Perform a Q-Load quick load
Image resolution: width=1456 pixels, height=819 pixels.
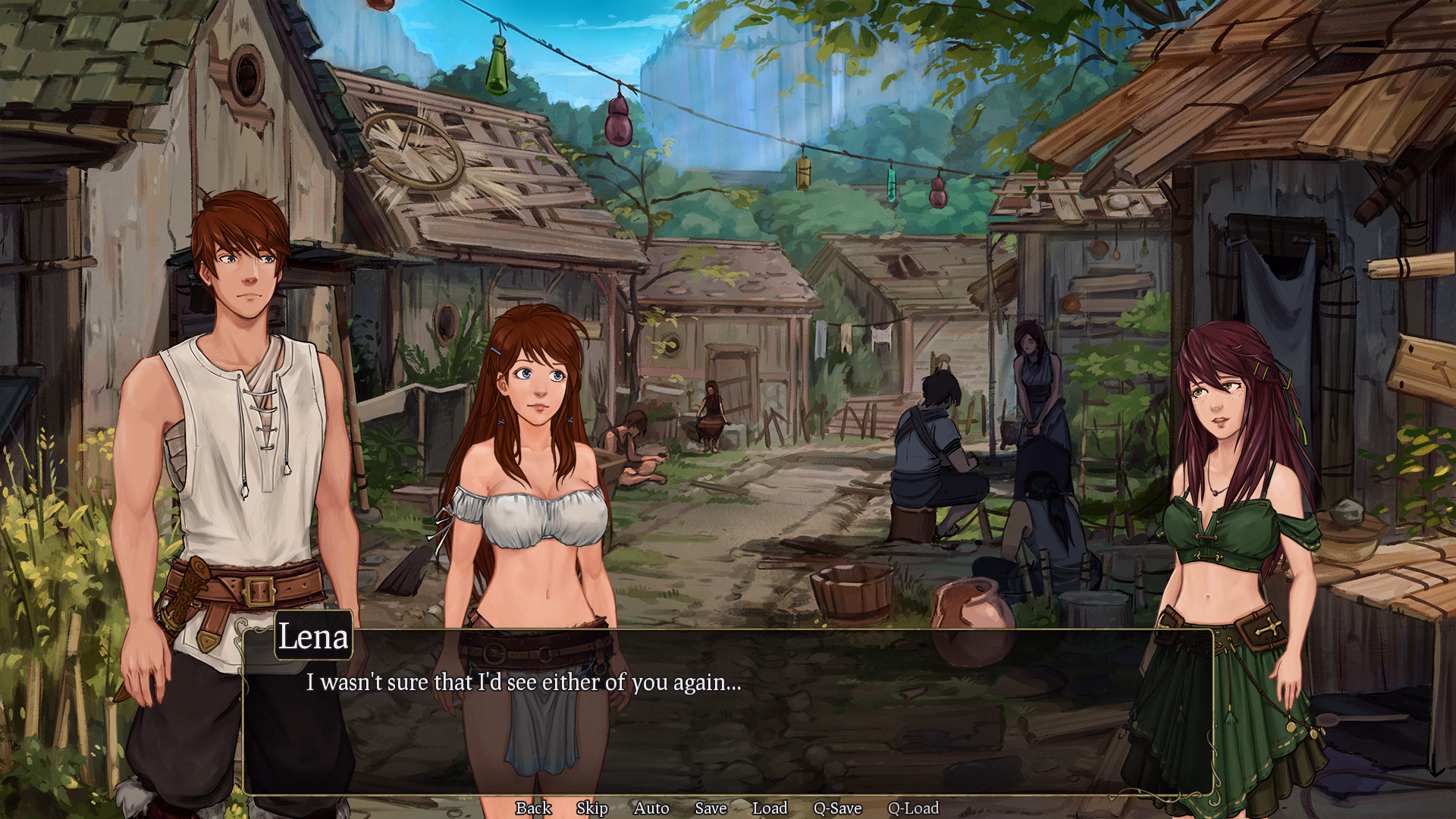(914, 808)
